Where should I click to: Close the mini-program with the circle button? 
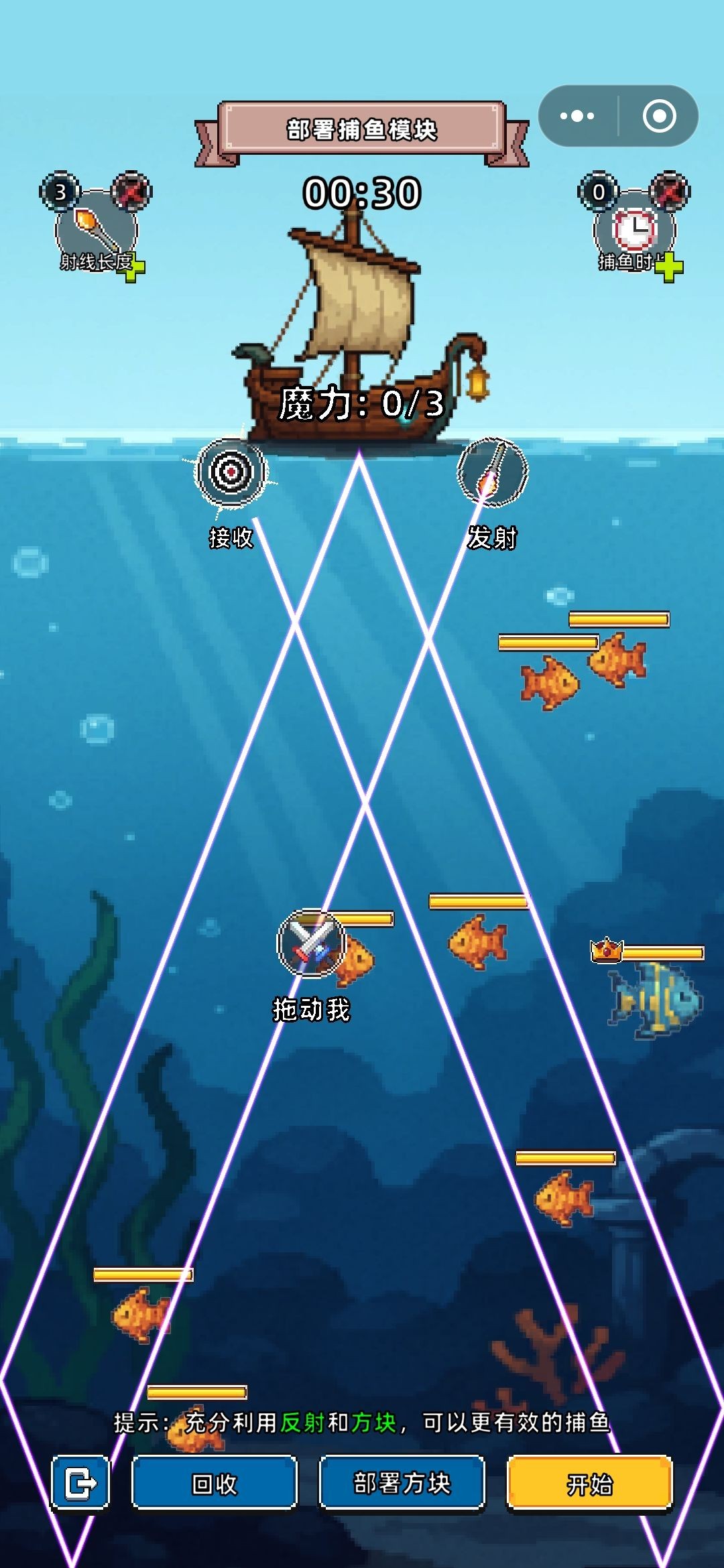tap(659, 116)
